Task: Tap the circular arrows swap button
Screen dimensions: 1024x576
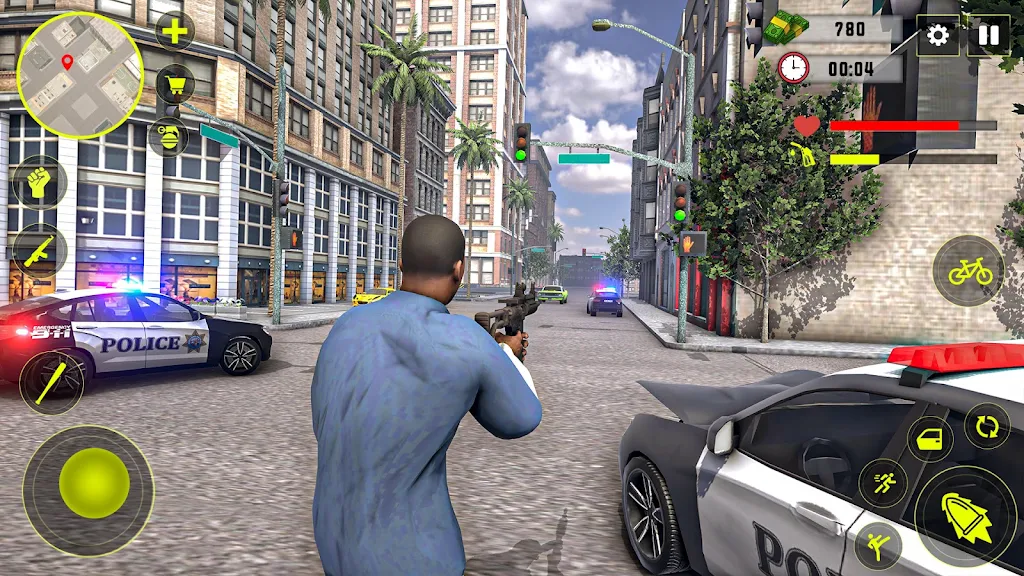Action: click(x=986, y=425)
